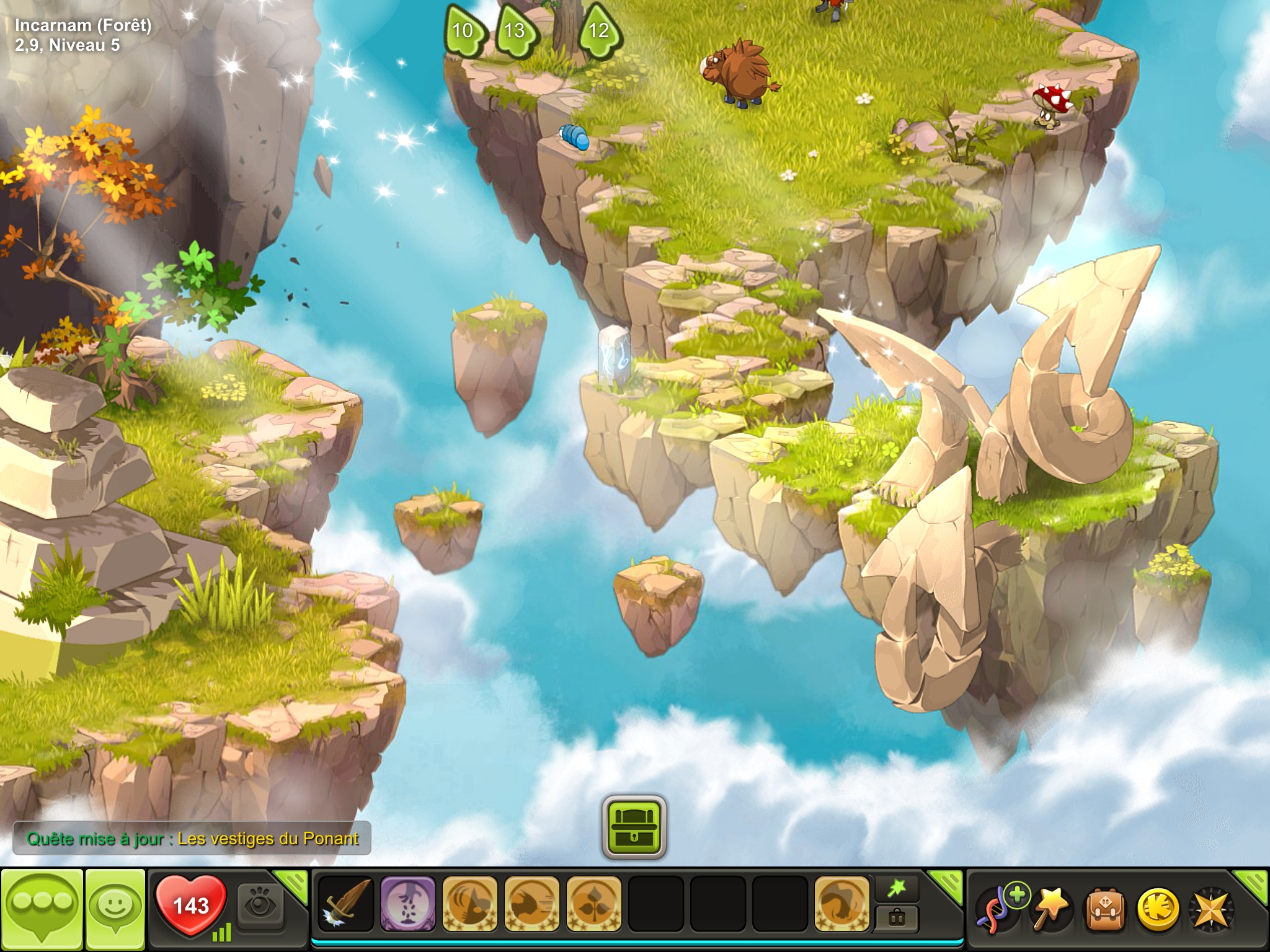This screenshot has width=1270, height=952.
Task: Open the green treasure chest button
Action: (x=634, y=827)
